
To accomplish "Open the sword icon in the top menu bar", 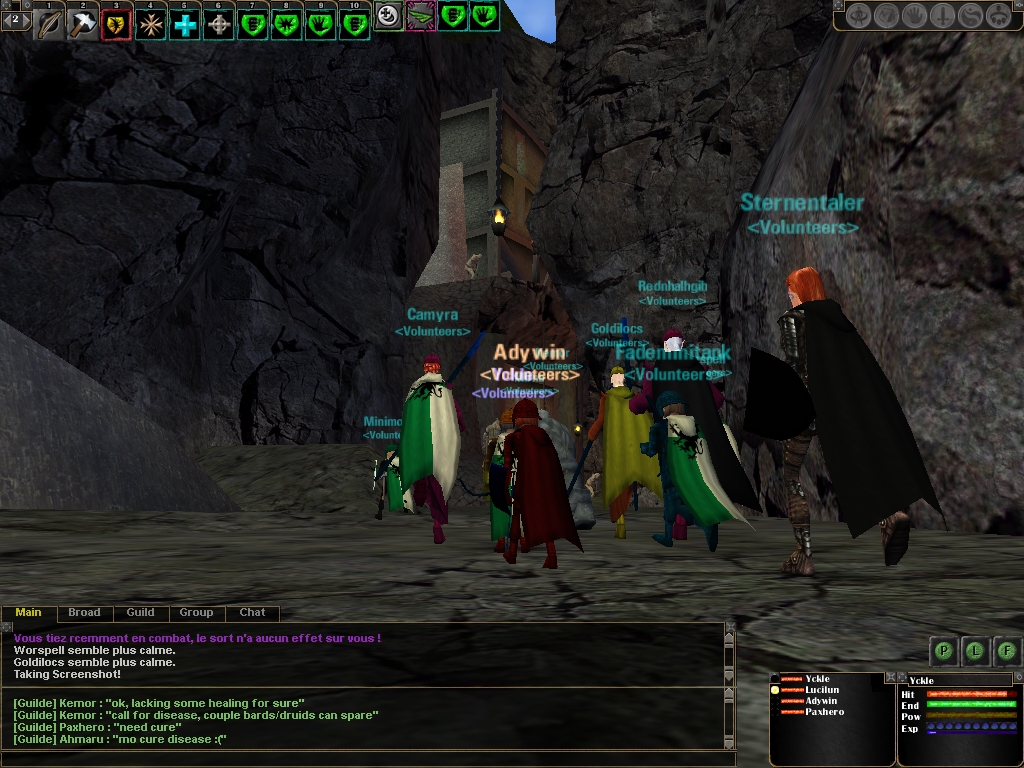I will click(x=943, y=16).
